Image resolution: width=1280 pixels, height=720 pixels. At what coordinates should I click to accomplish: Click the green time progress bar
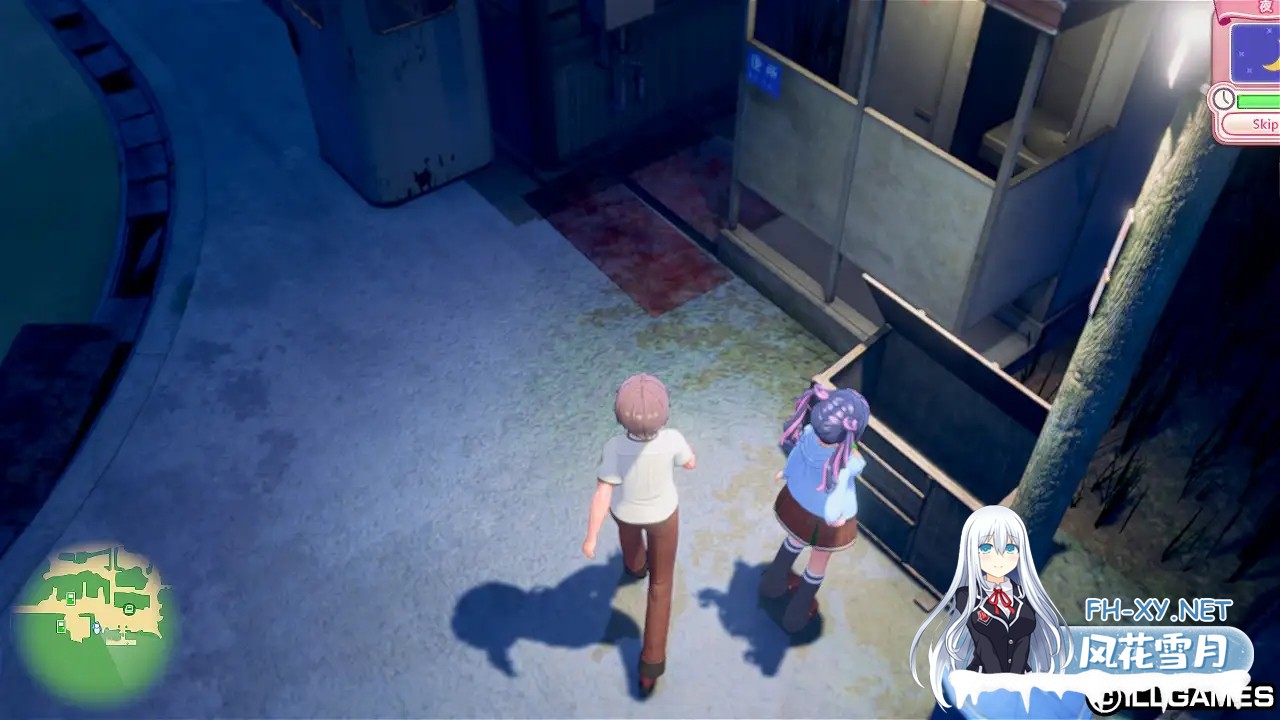click(1257, 100)
